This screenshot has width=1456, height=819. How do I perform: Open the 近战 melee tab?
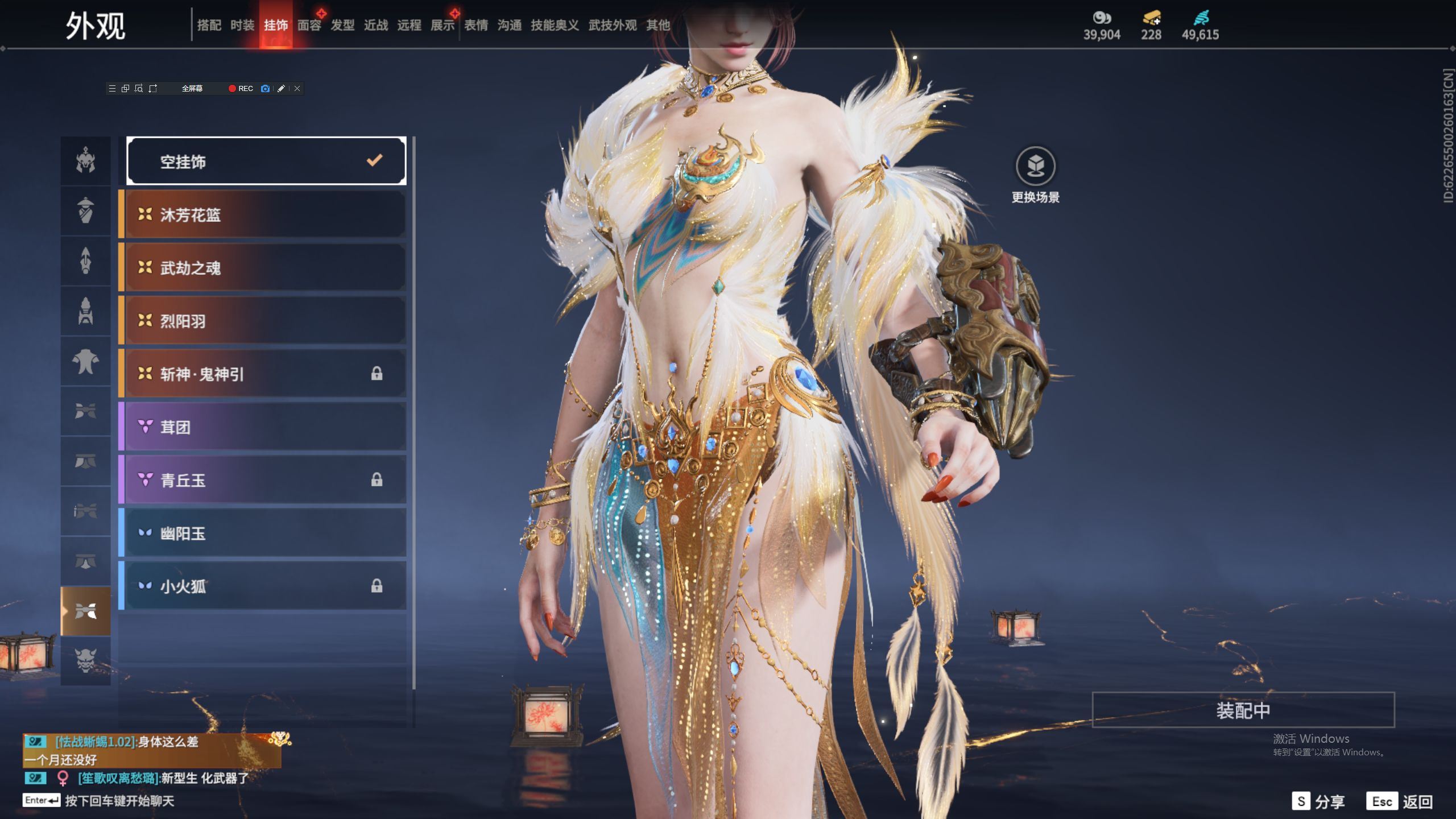376,25
